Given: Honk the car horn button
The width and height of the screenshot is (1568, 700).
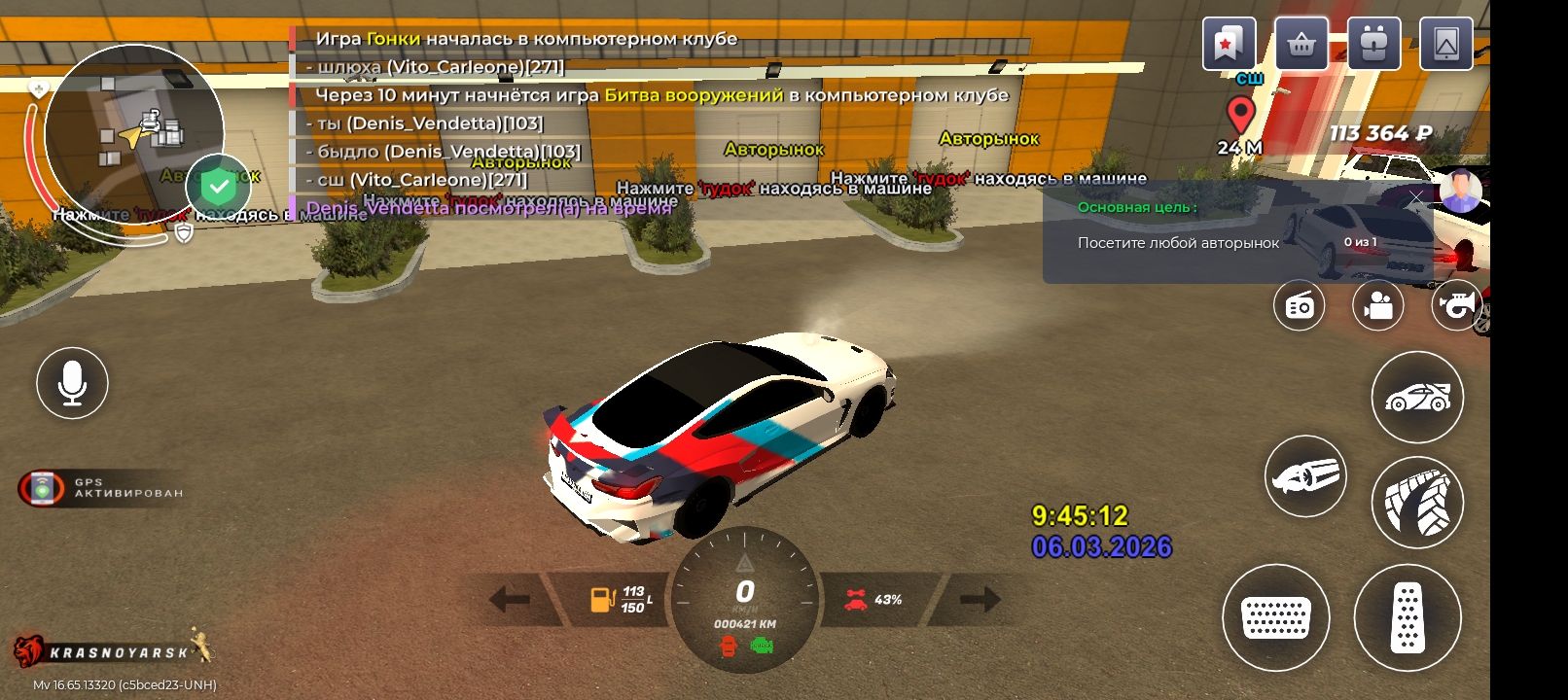Looking at the screenshot, I should click(1455, 305).
